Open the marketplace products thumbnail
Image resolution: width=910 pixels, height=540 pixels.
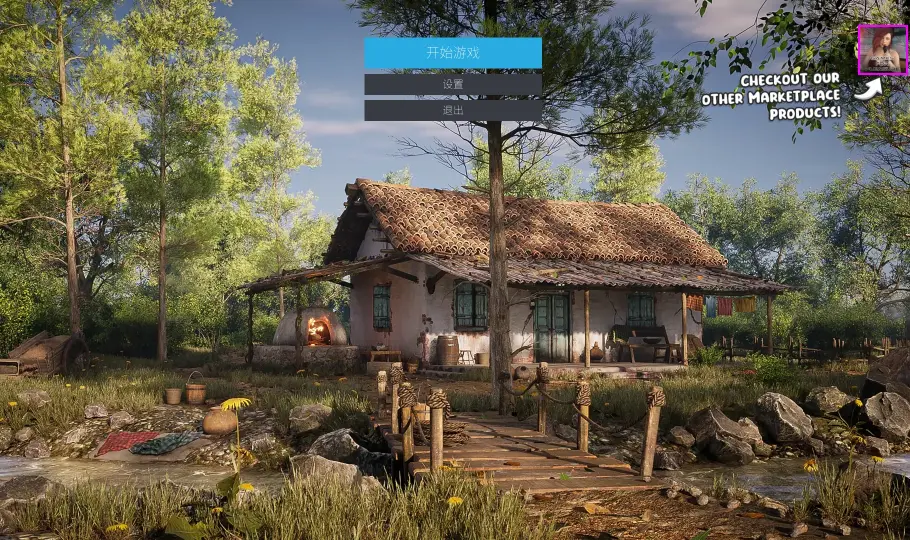pyautogui.click(x=882, y=50)
